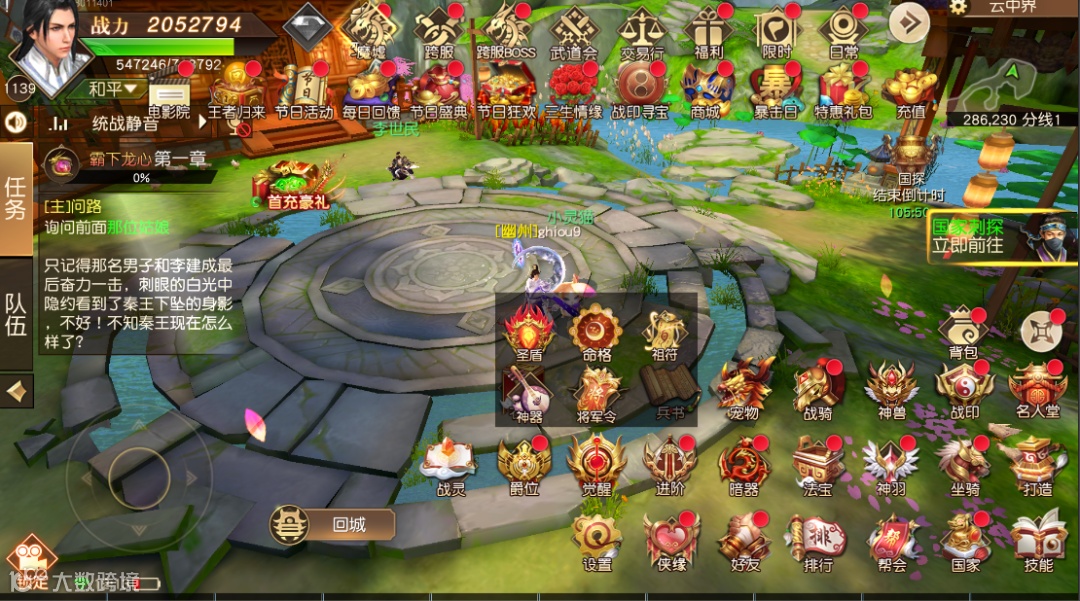Open the 交易行 trading house icon
Viewport: 1080px width, 601px height.
(x=641, y=31)
